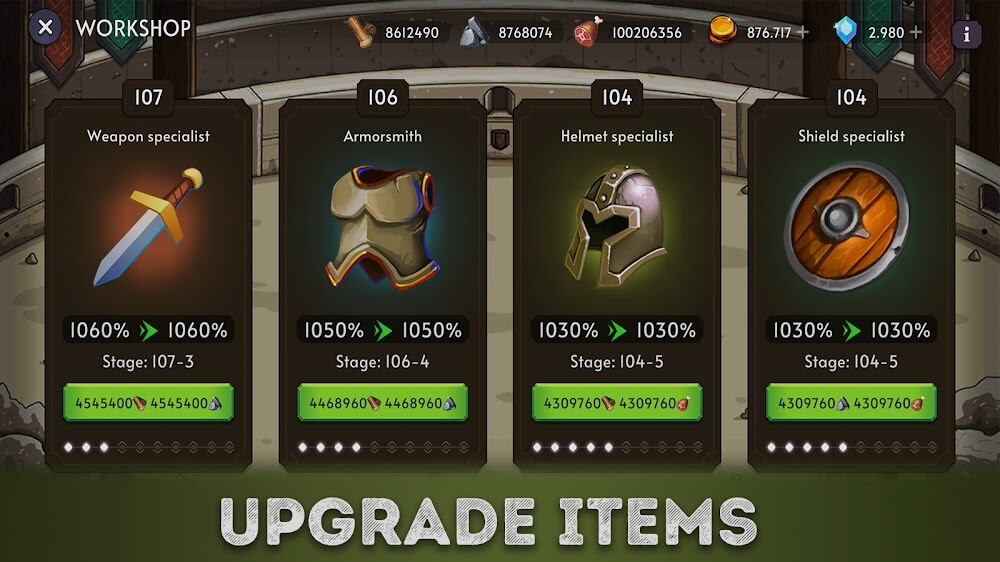Add more blue gems with plus
This screenshot has height=562, width=1000.
pos(914,32)
